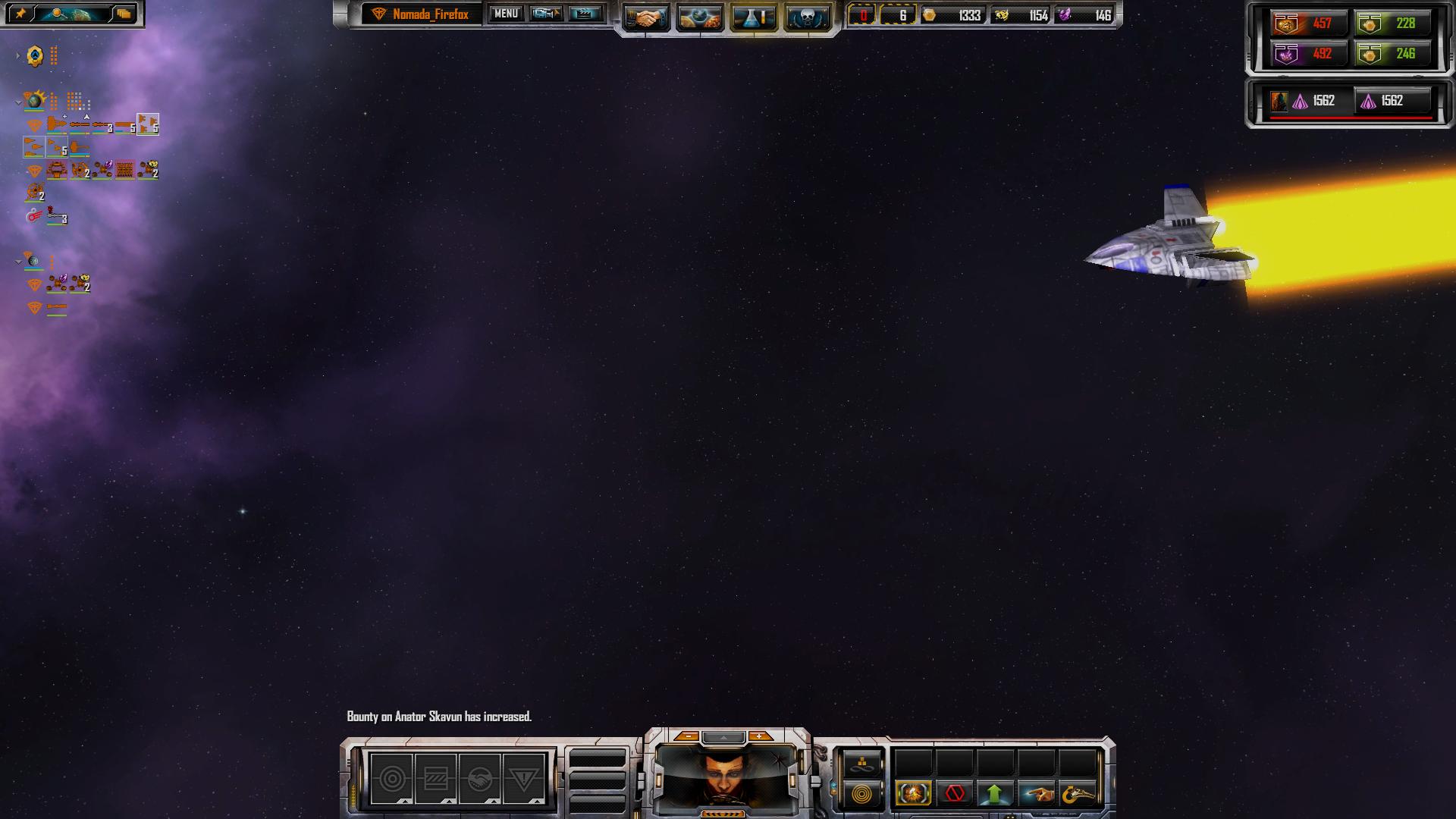Collapse the home planet tree entry
The width and height of the screenshot is (1456, 819).
pyautogui.click(x=18, y=102)
